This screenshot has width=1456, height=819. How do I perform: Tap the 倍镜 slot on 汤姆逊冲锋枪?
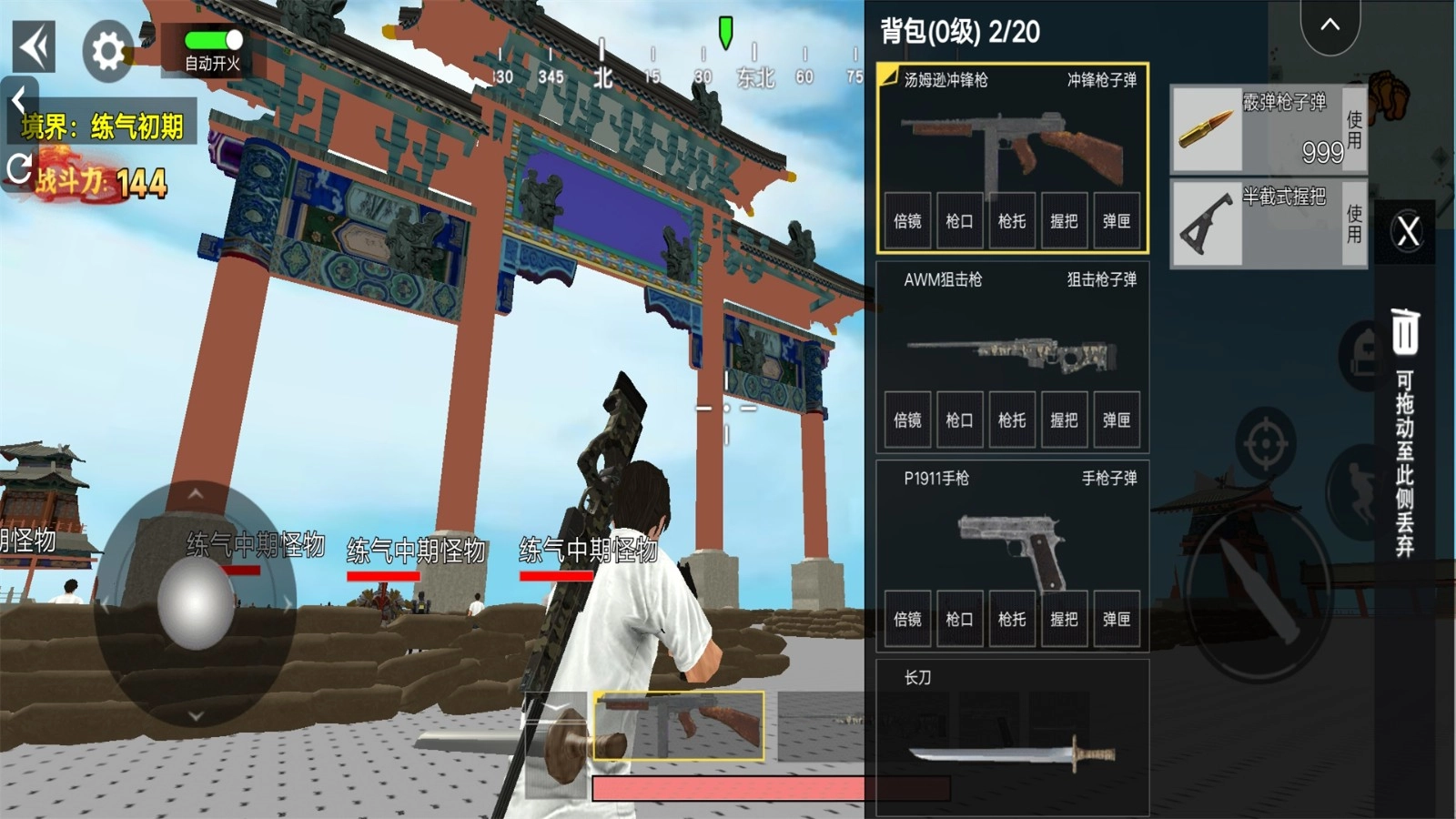pos(906,221)
